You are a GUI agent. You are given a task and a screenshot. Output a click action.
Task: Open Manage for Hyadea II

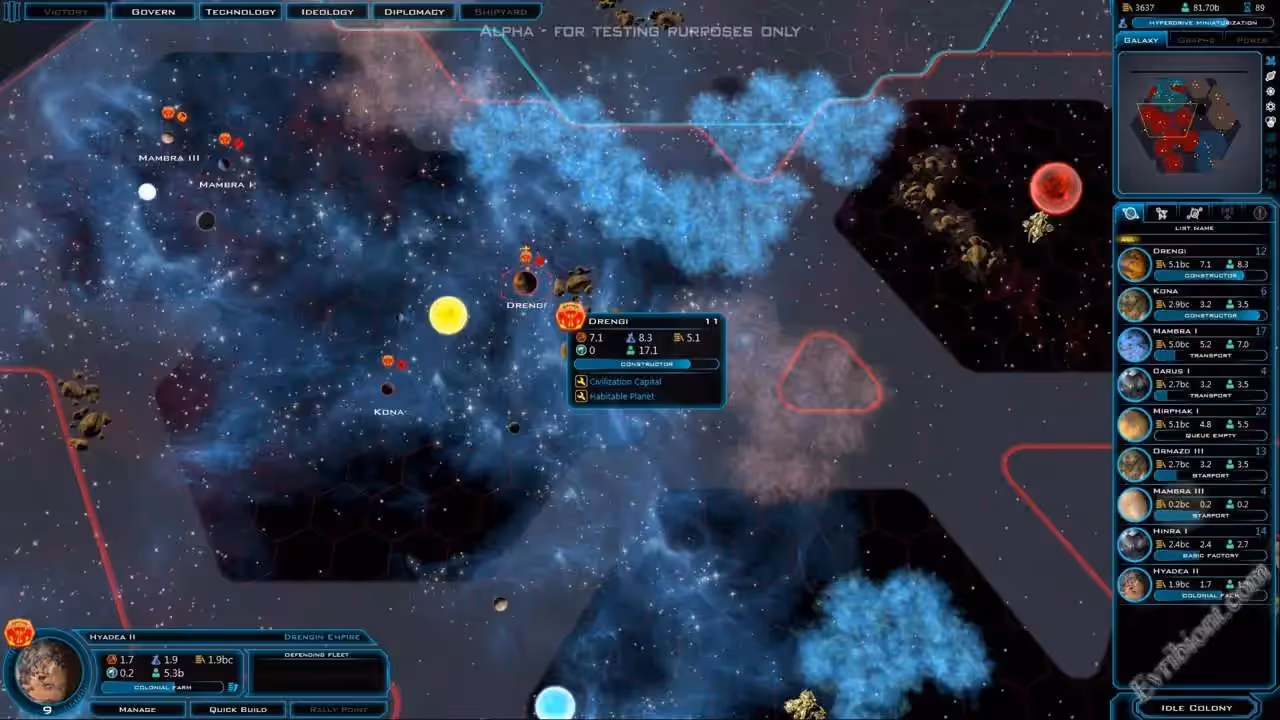137,709
